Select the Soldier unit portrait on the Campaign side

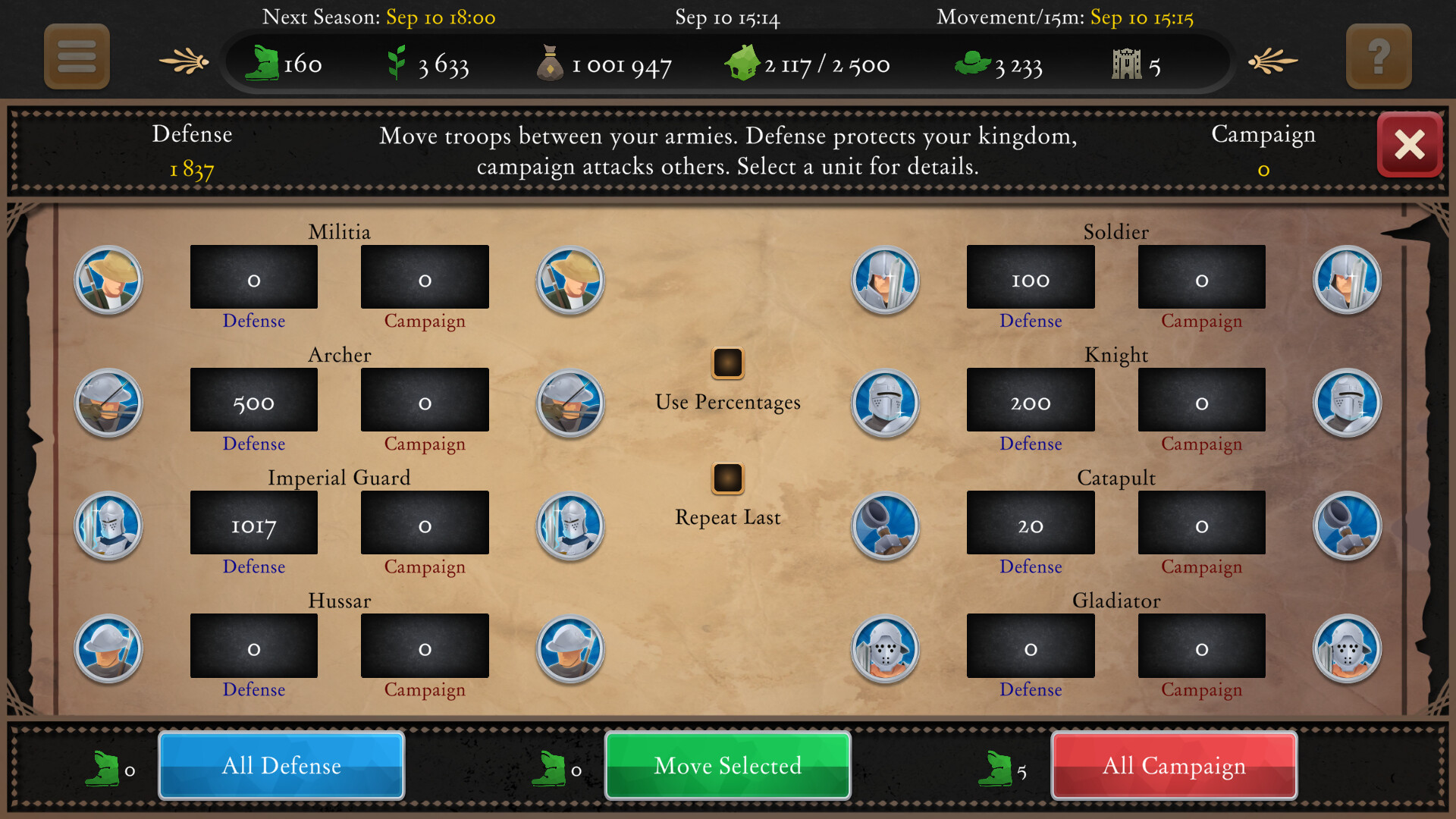(1348, 280)
